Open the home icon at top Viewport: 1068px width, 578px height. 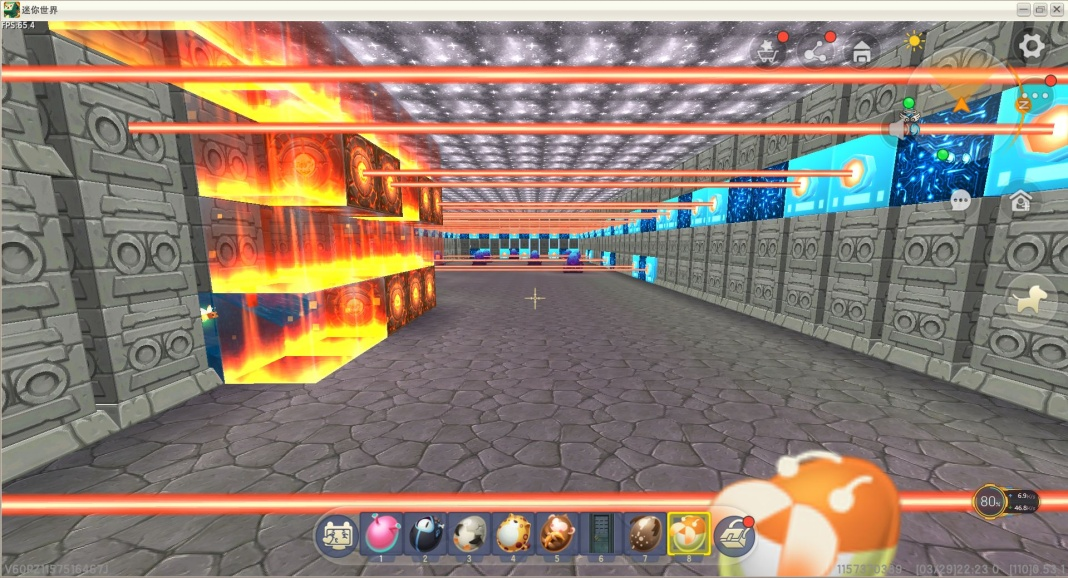point(861,51)
